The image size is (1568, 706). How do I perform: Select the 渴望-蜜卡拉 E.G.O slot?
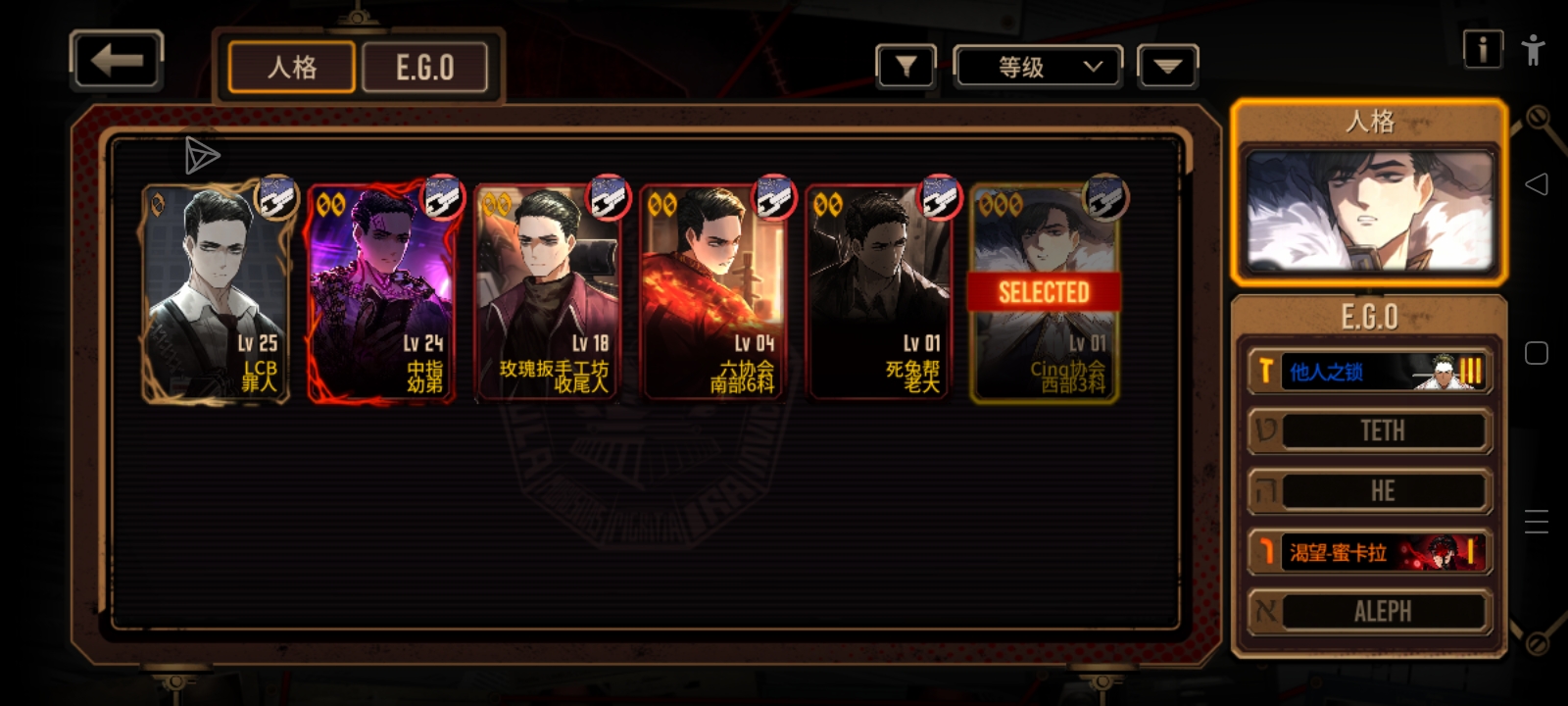pos(1369,552)
